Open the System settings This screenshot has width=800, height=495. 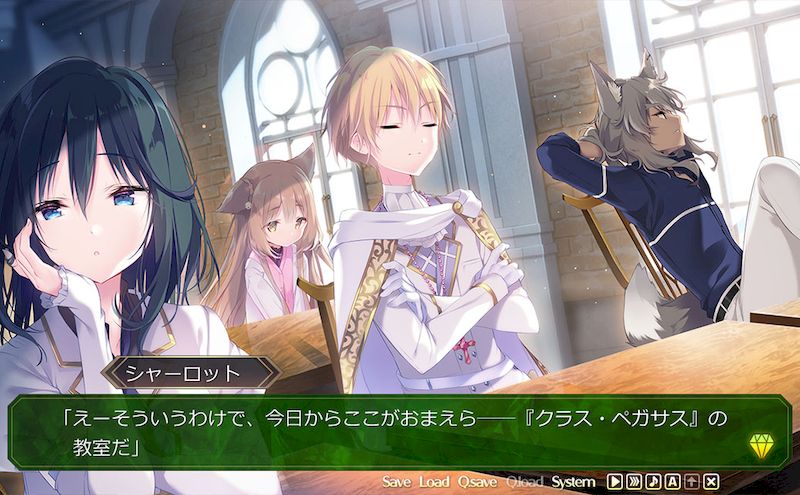click(573, 482)
